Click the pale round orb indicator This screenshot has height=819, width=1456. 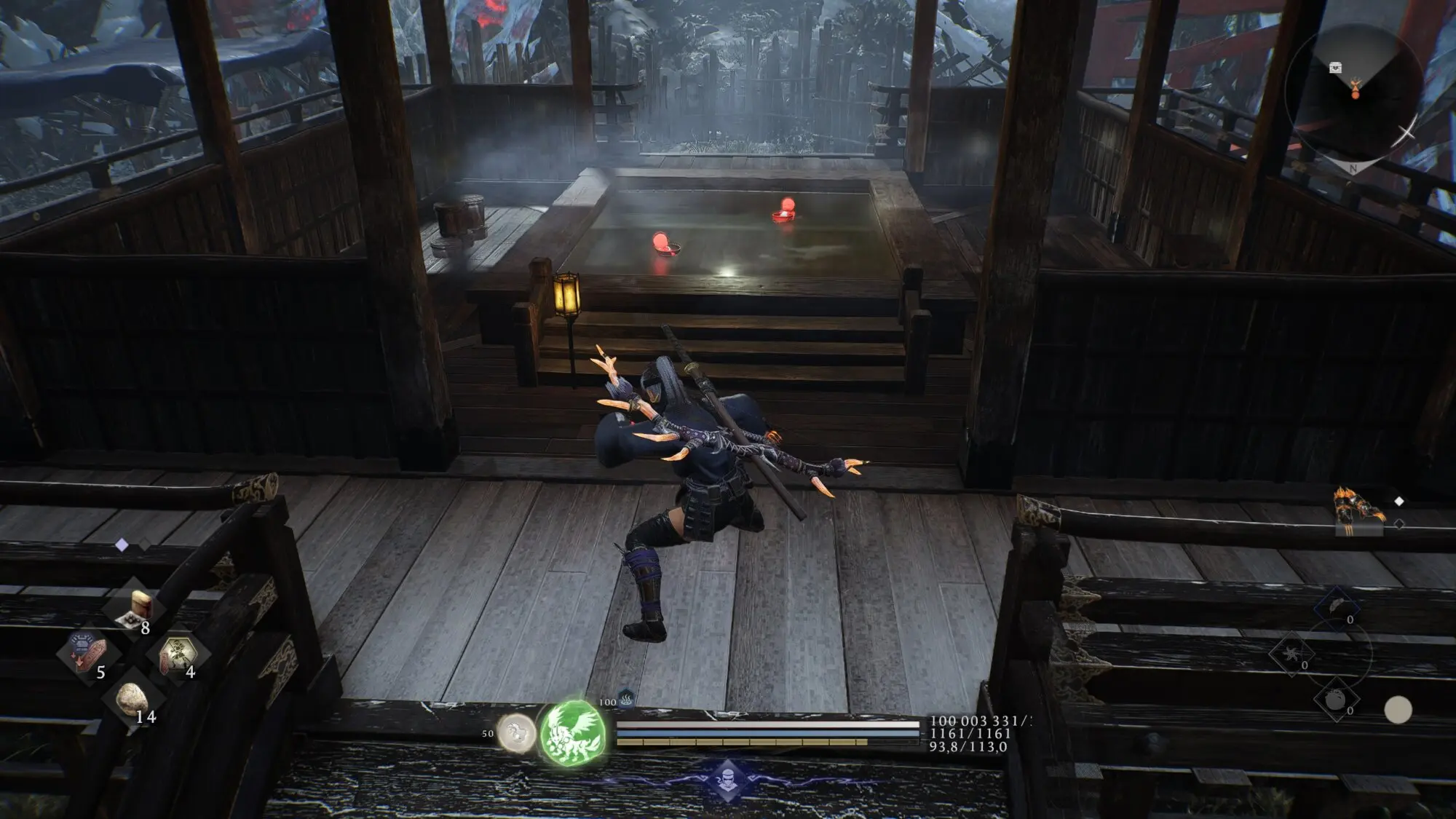(1397, 710)
